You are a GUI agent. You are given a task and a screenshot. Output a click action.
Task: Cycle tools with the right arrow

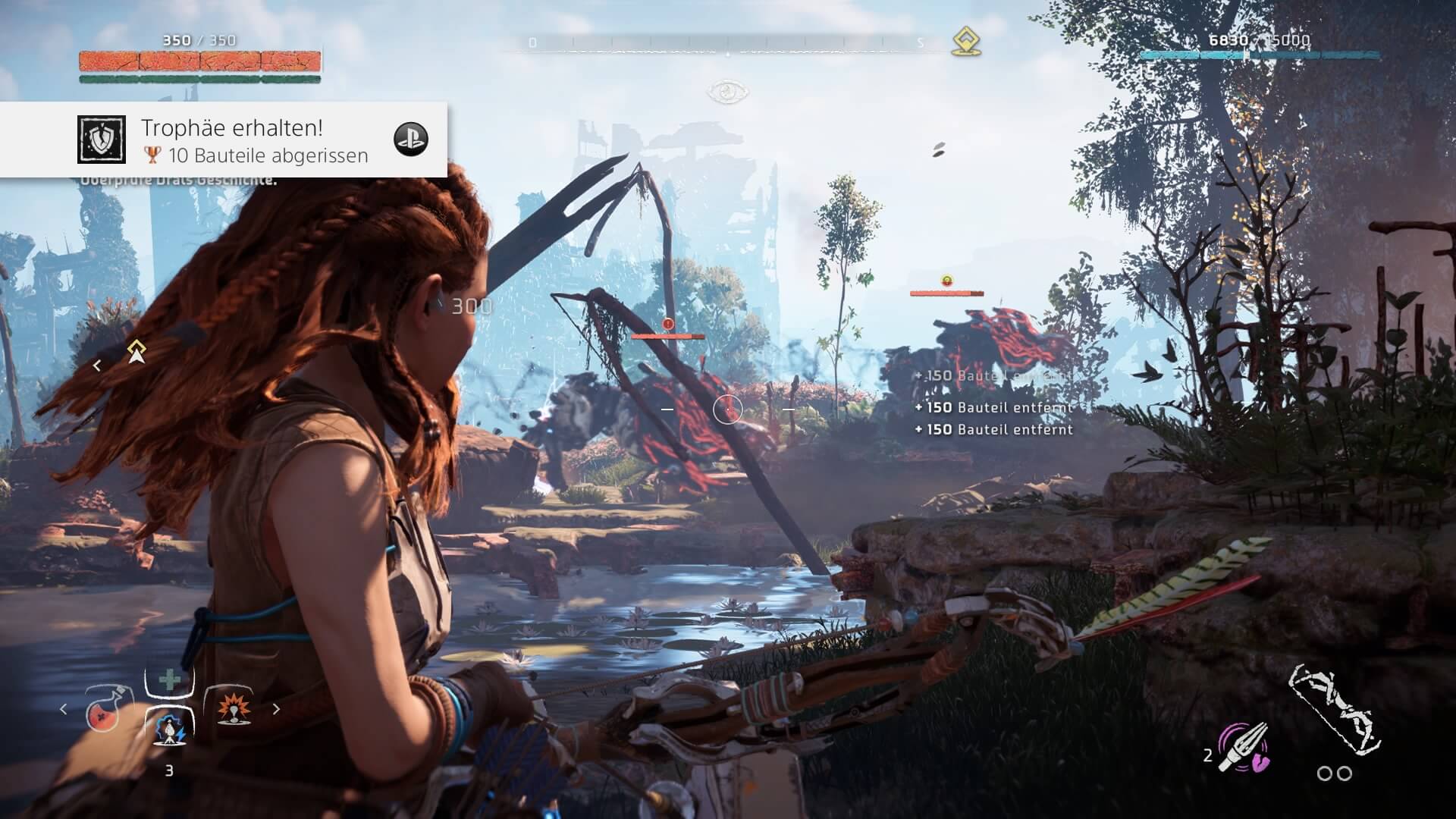pyautogui.click(x=276, y=709)
